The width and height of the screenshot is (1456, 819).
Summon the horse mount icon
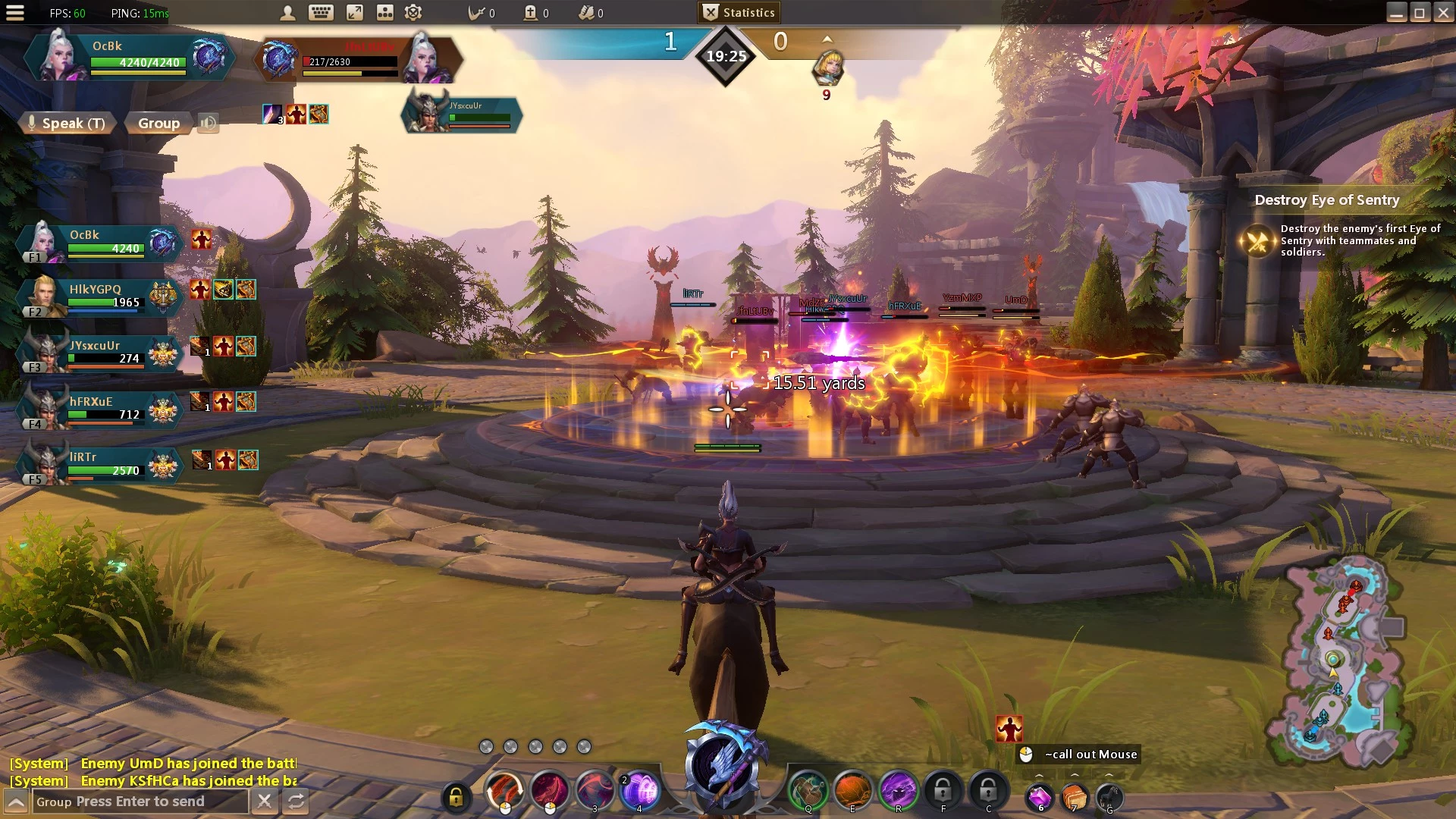(1109, 797)
